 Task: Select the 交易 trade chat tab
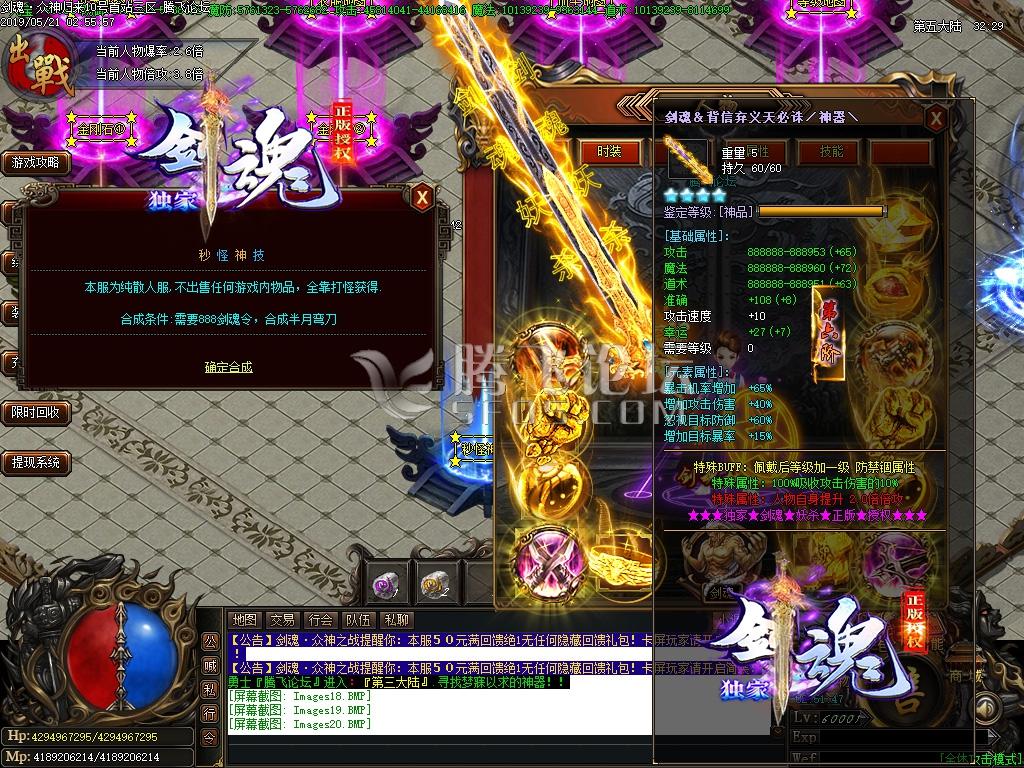(282, 620)
